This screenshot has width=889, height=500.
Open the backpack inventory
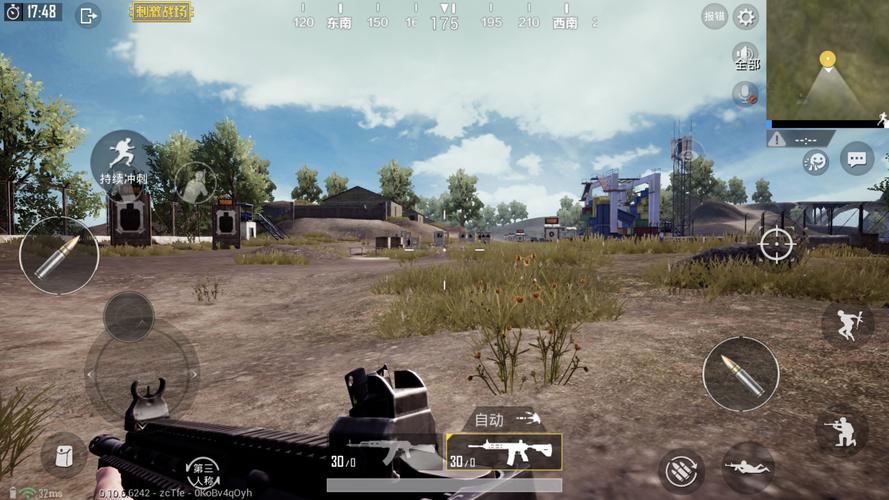point(63,454)
